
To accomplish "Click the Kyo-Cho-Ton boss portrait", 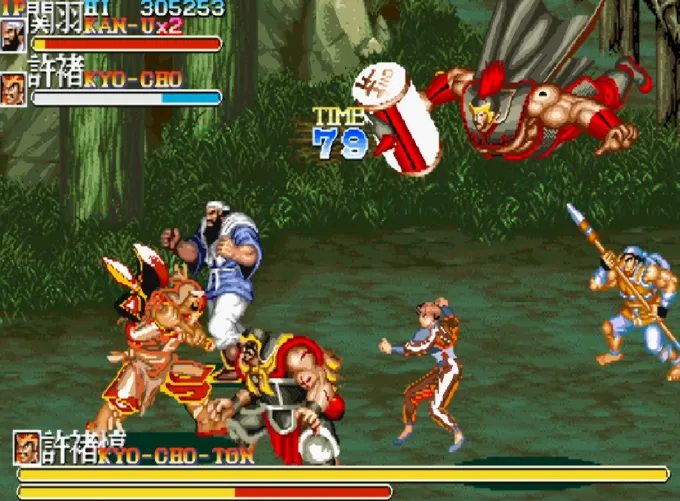I will pyautogui.click(x=28, y=447).
